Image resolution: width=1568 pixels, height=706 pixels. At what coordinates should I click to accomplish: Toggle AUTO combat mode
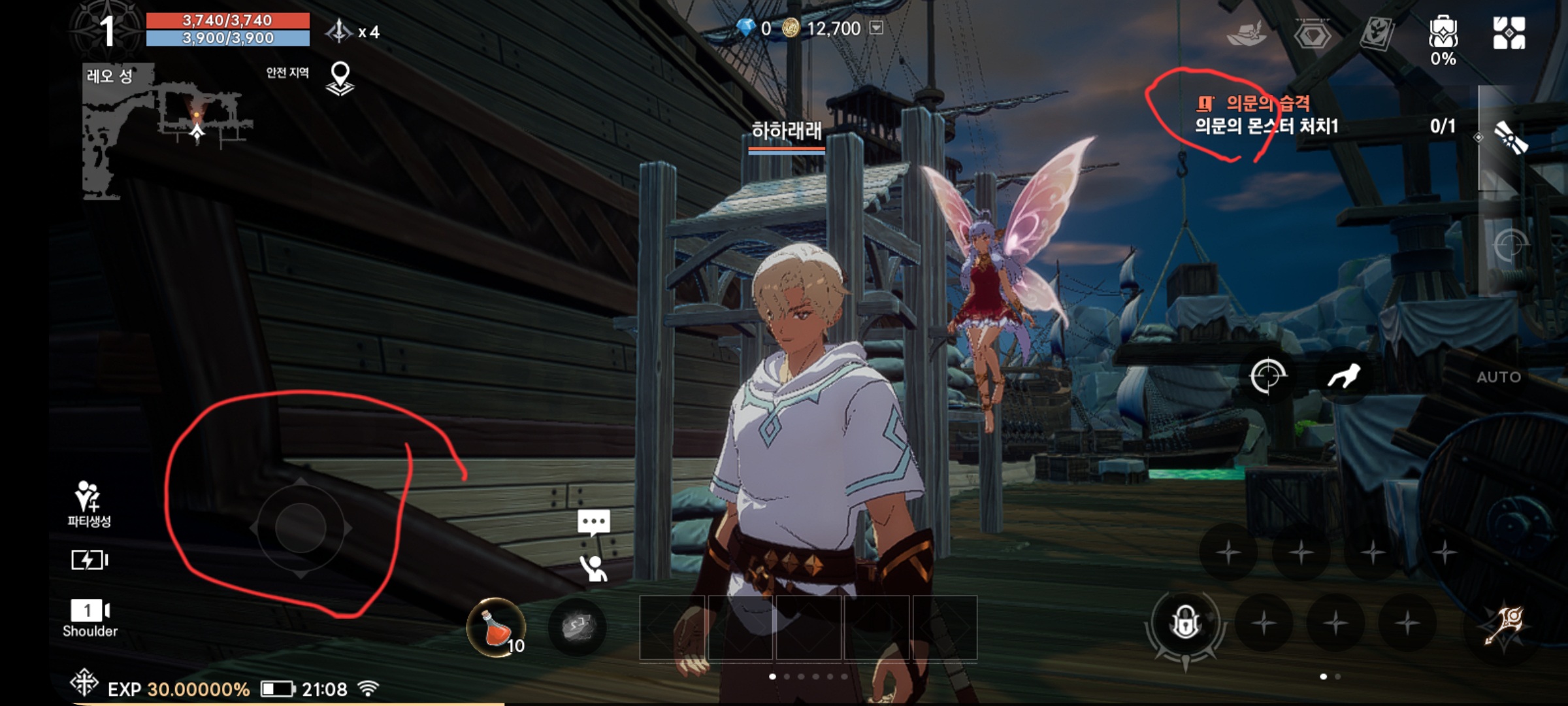pyautogui.click(x=1499, y=377)
